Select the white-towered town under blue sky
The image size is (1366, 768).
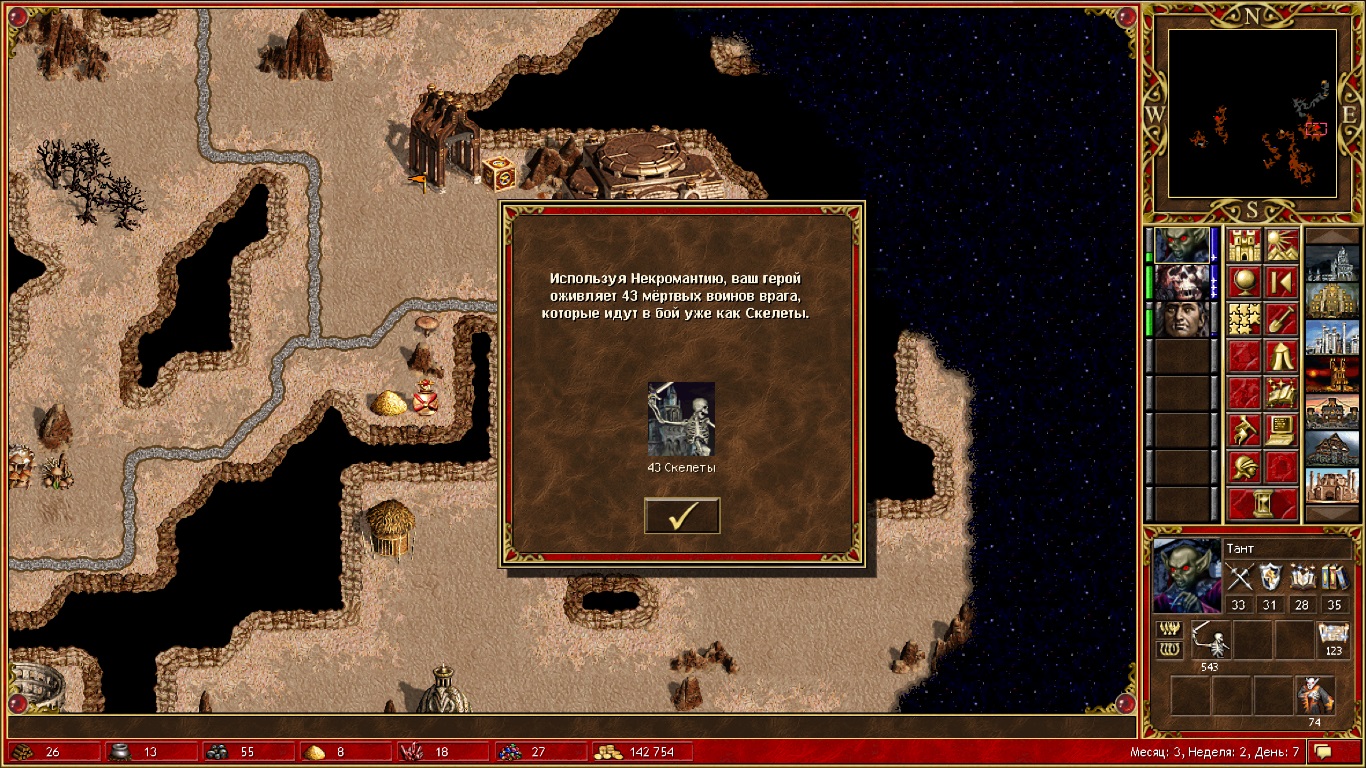coord(1332,338)
